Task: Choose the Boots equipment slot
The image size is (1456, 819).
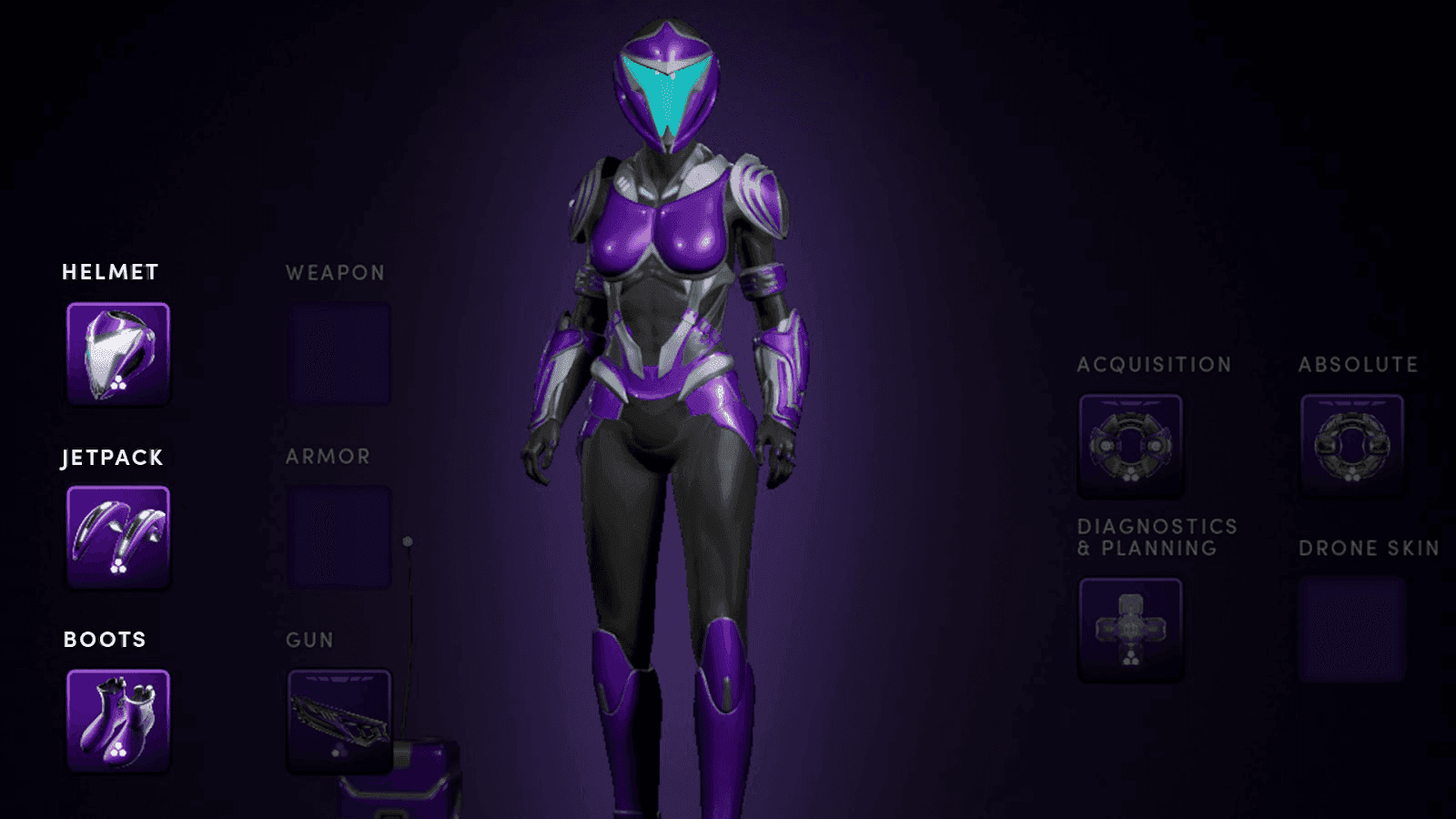Action: 118,720
